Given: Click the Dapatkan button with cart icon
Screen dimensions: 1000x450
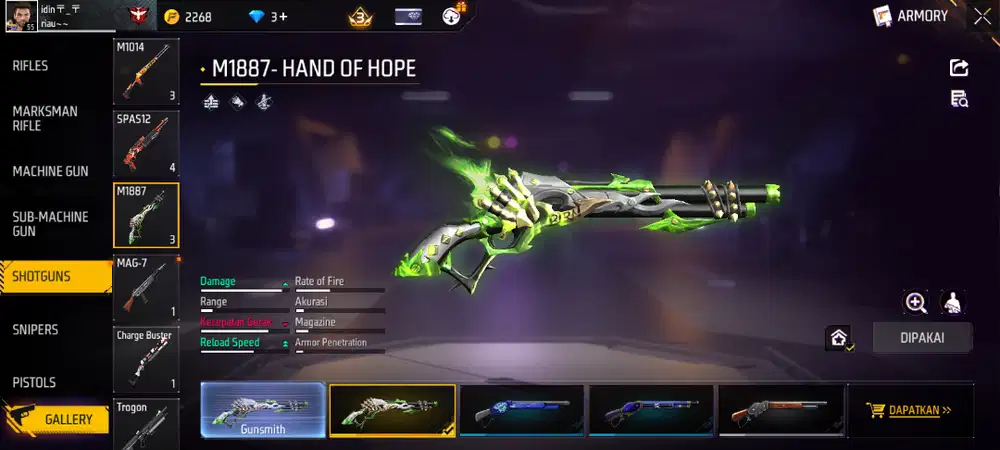Looking at the screenshot, I should [x=910, y=410].
